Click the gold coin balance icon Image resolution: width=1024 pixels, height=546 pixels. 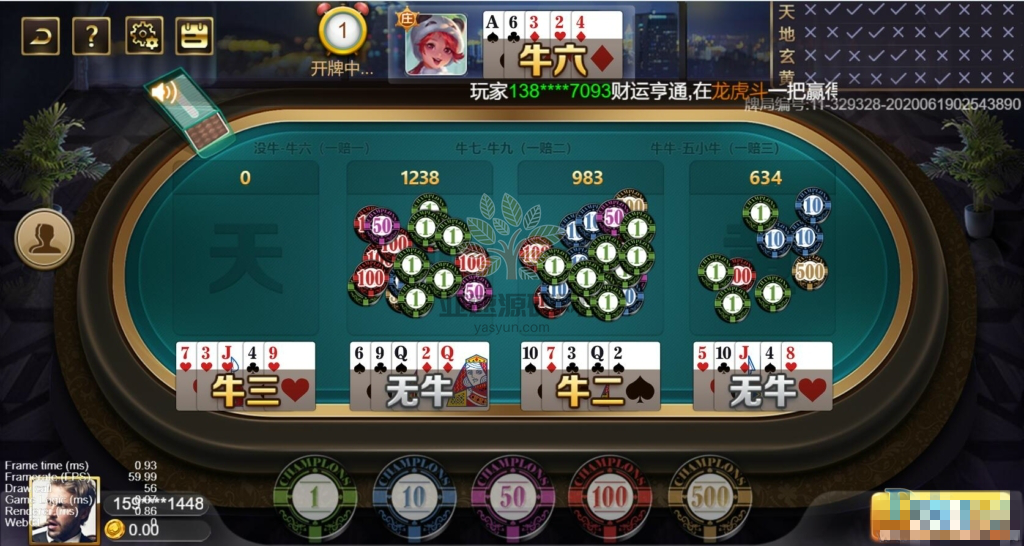tap(115, 529)
